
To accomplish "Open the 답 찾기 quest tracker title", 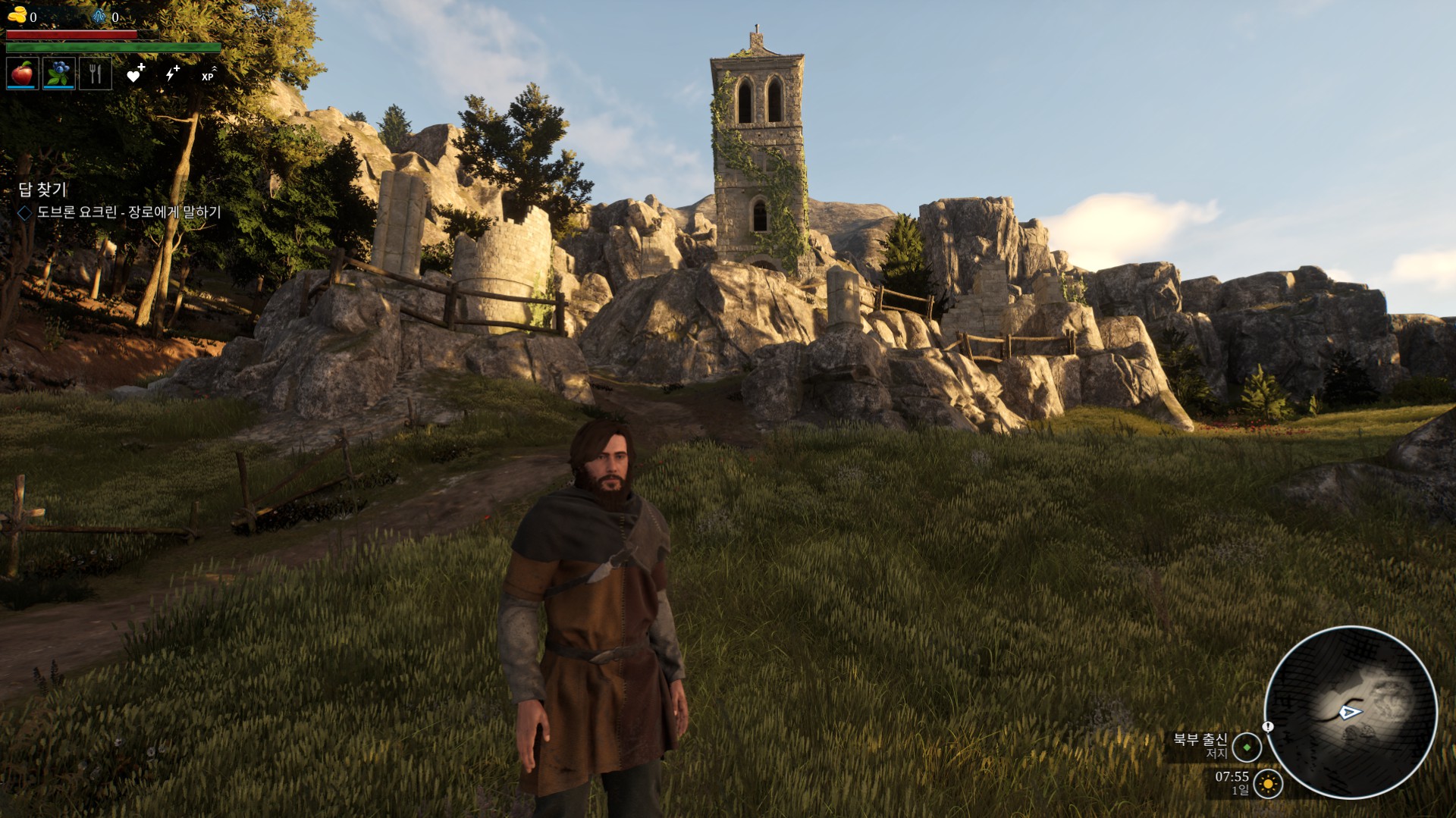I will [x=42, y=190].
